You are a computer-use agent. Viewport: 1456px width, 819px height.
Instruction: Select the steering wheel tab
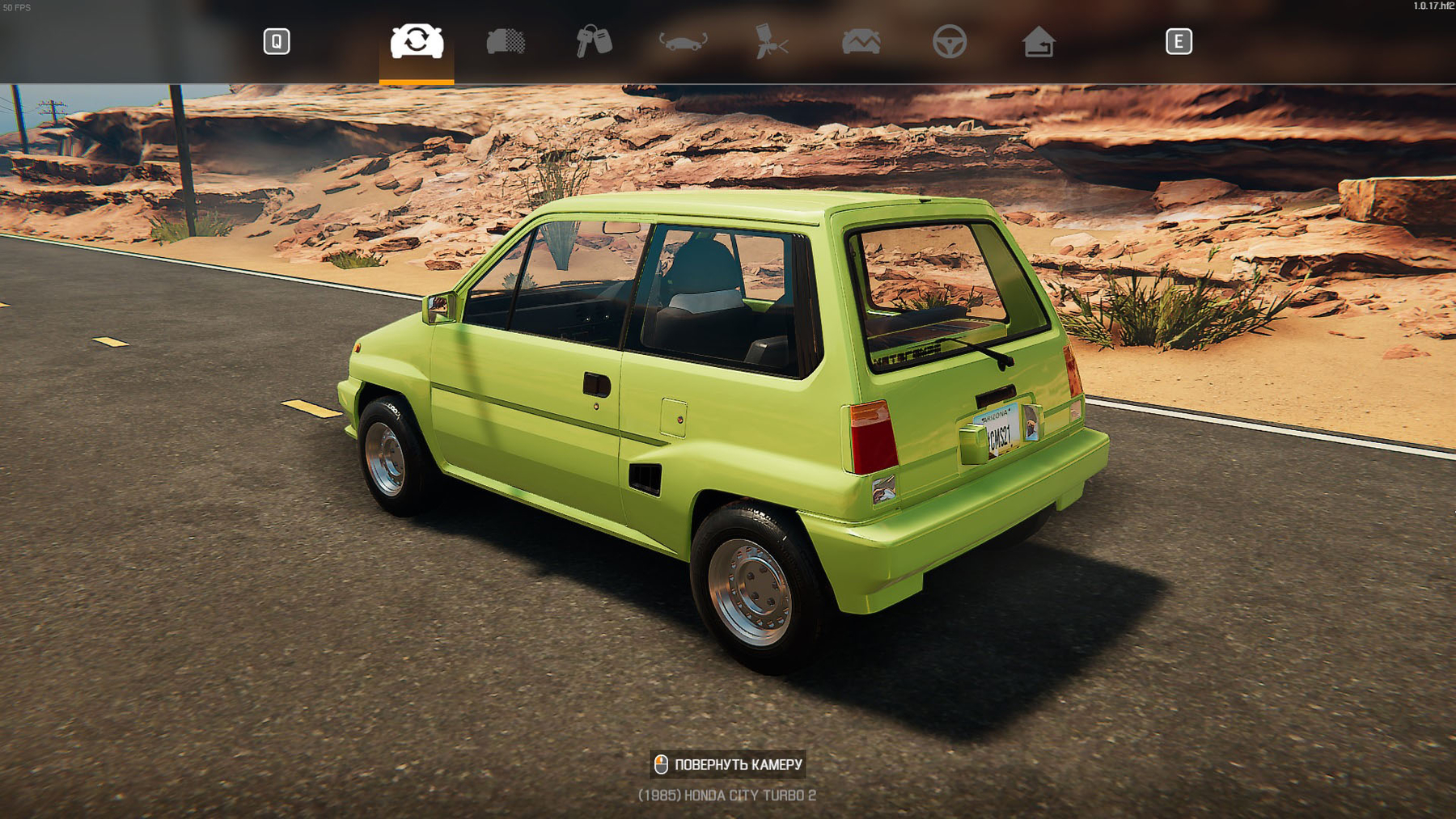(x=949, y=41)
